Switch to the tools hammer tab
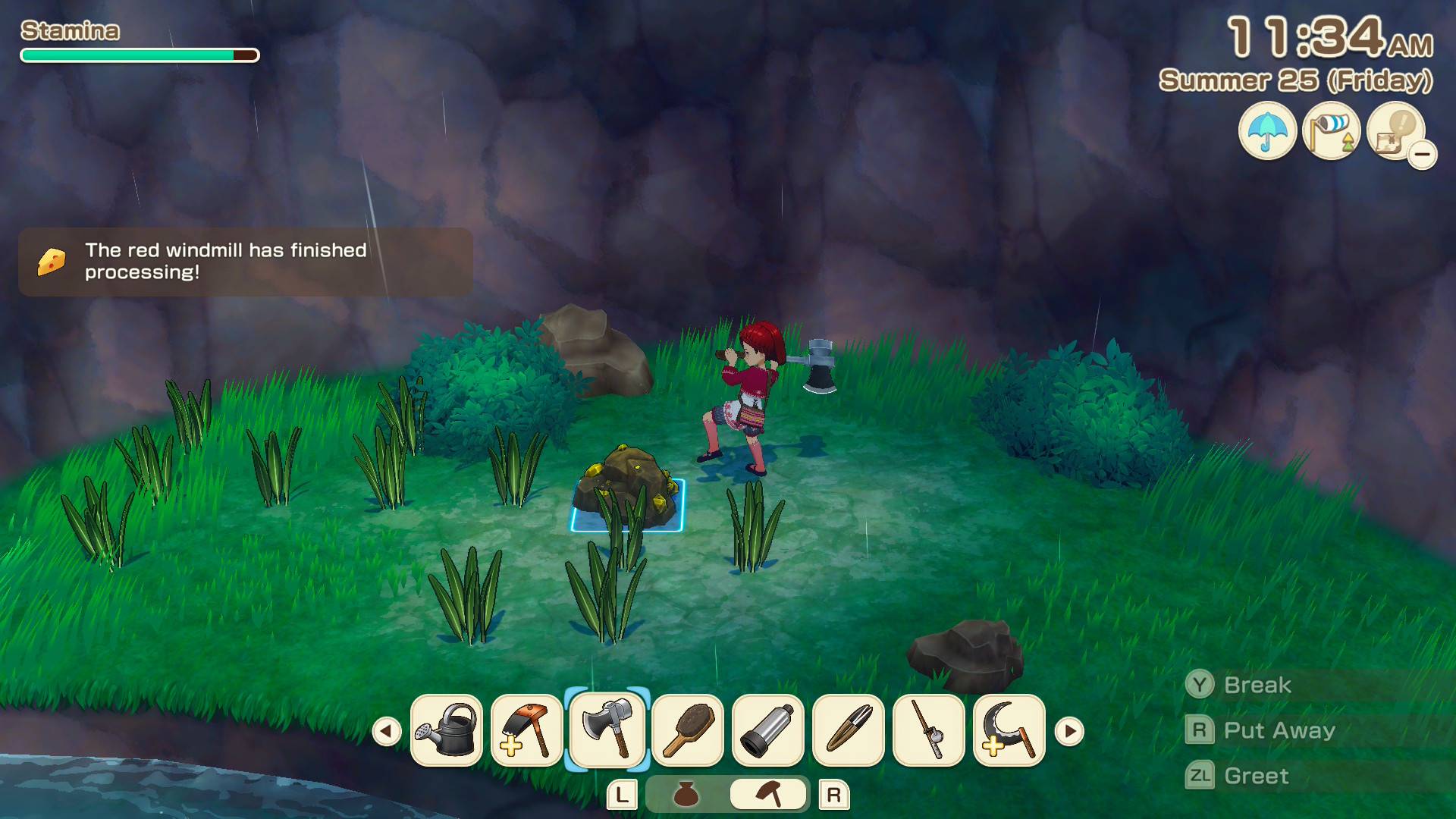 tap(768, 795)
